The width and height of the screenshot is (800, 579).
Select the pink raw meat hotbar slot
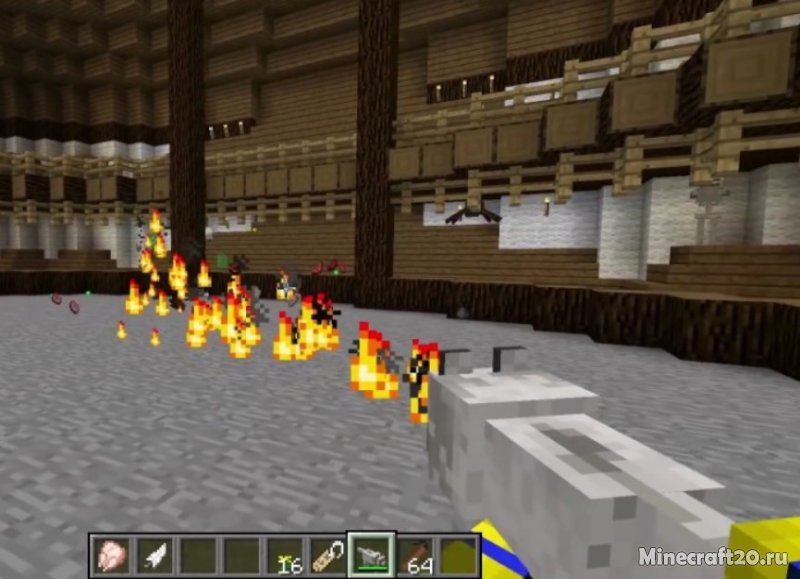110,555
